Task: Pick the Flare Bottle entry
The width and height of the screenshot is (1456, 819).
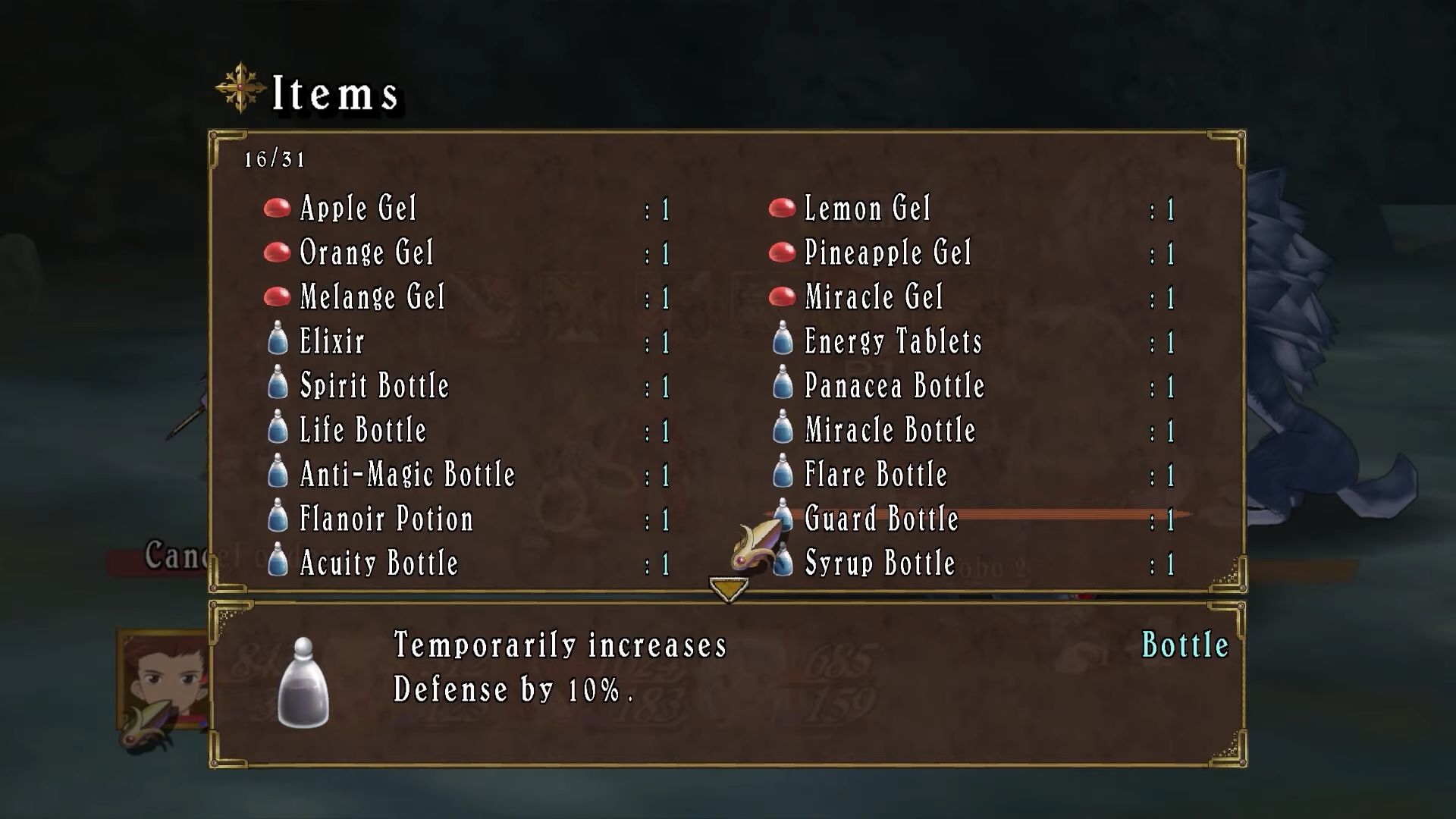Action: pyautogui.click(x=876, y=475)
